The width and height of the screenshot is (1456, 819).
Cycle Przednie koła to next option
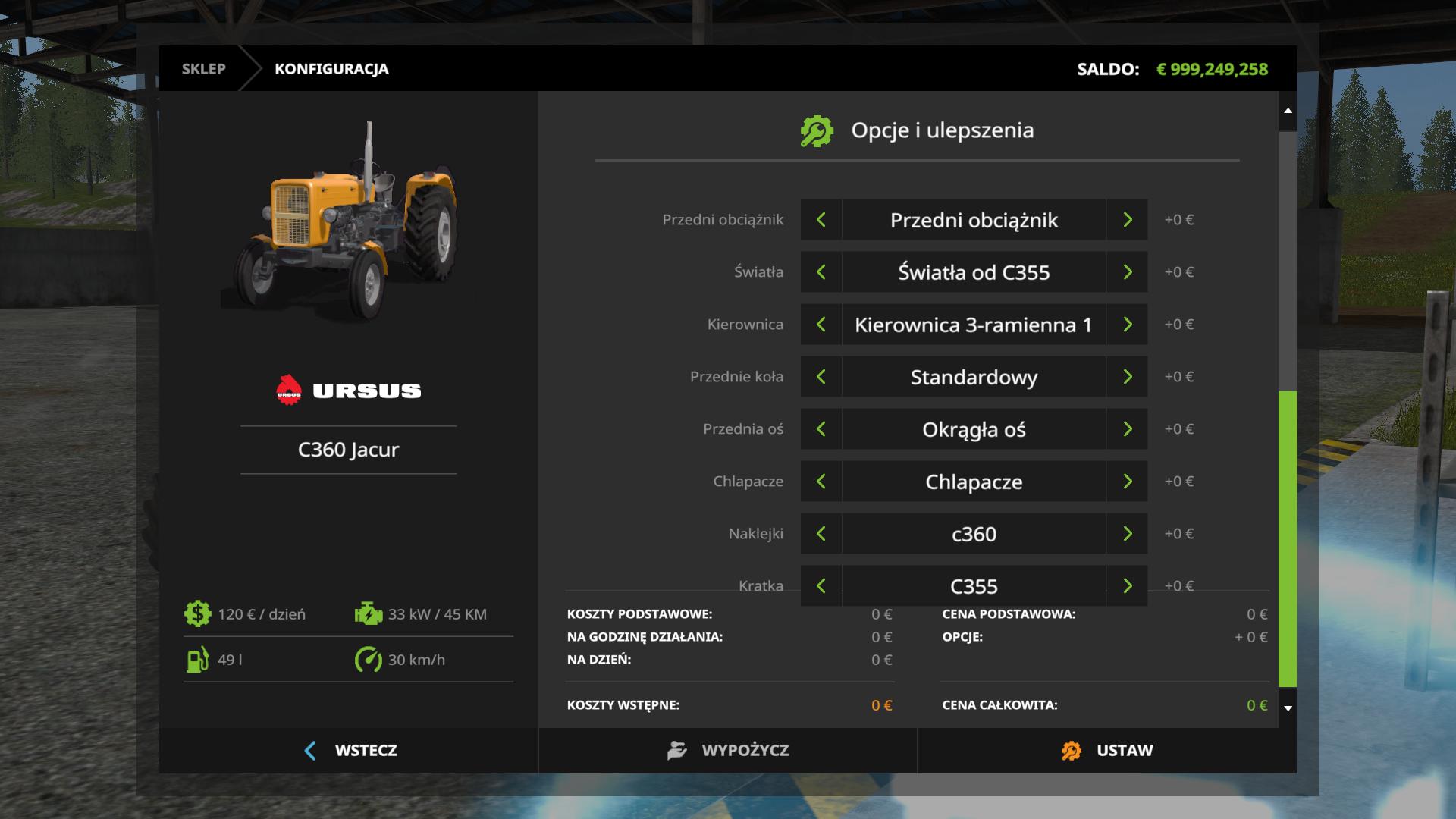pos(1127,377)
